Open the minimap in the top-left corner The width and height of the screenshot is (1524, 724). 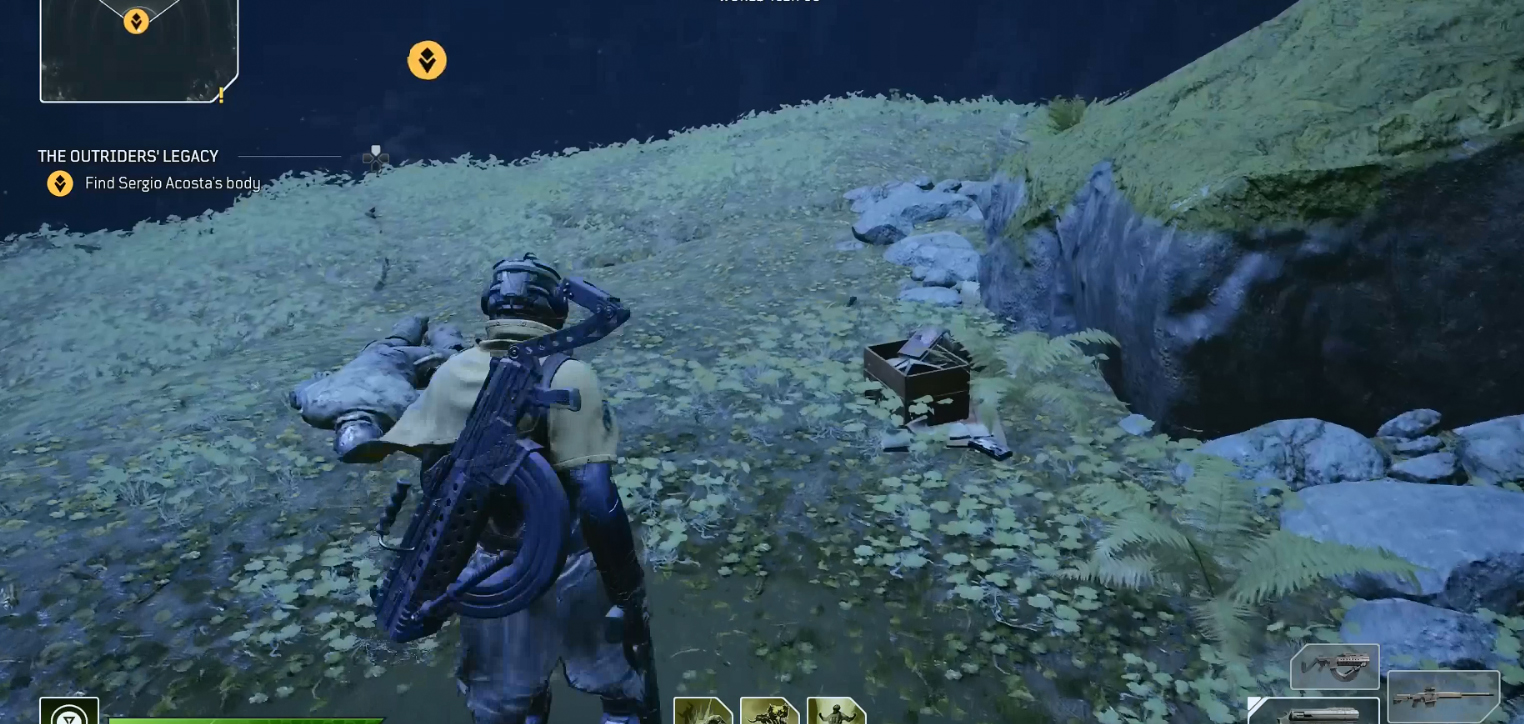pos(138,50)
